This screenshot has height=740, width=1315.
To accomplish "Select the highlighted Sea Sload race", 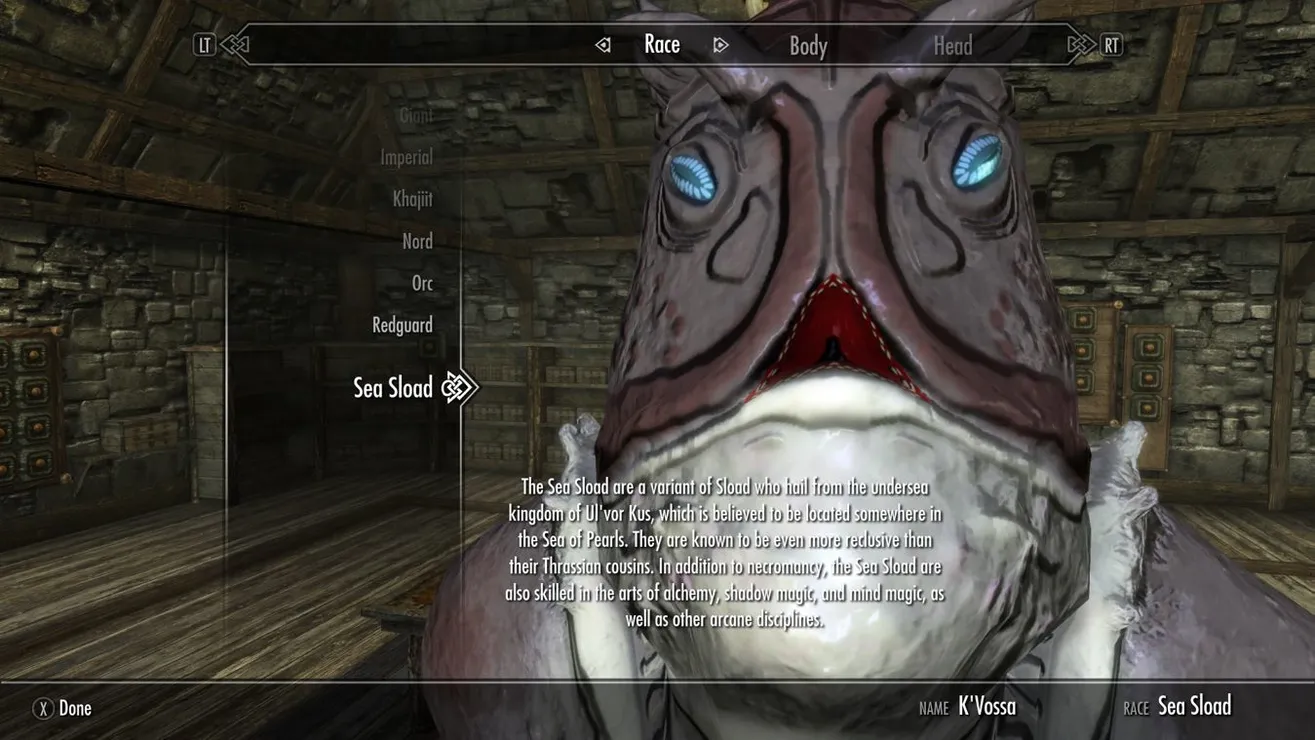I will pyautogui.click(x=393, y=388).
